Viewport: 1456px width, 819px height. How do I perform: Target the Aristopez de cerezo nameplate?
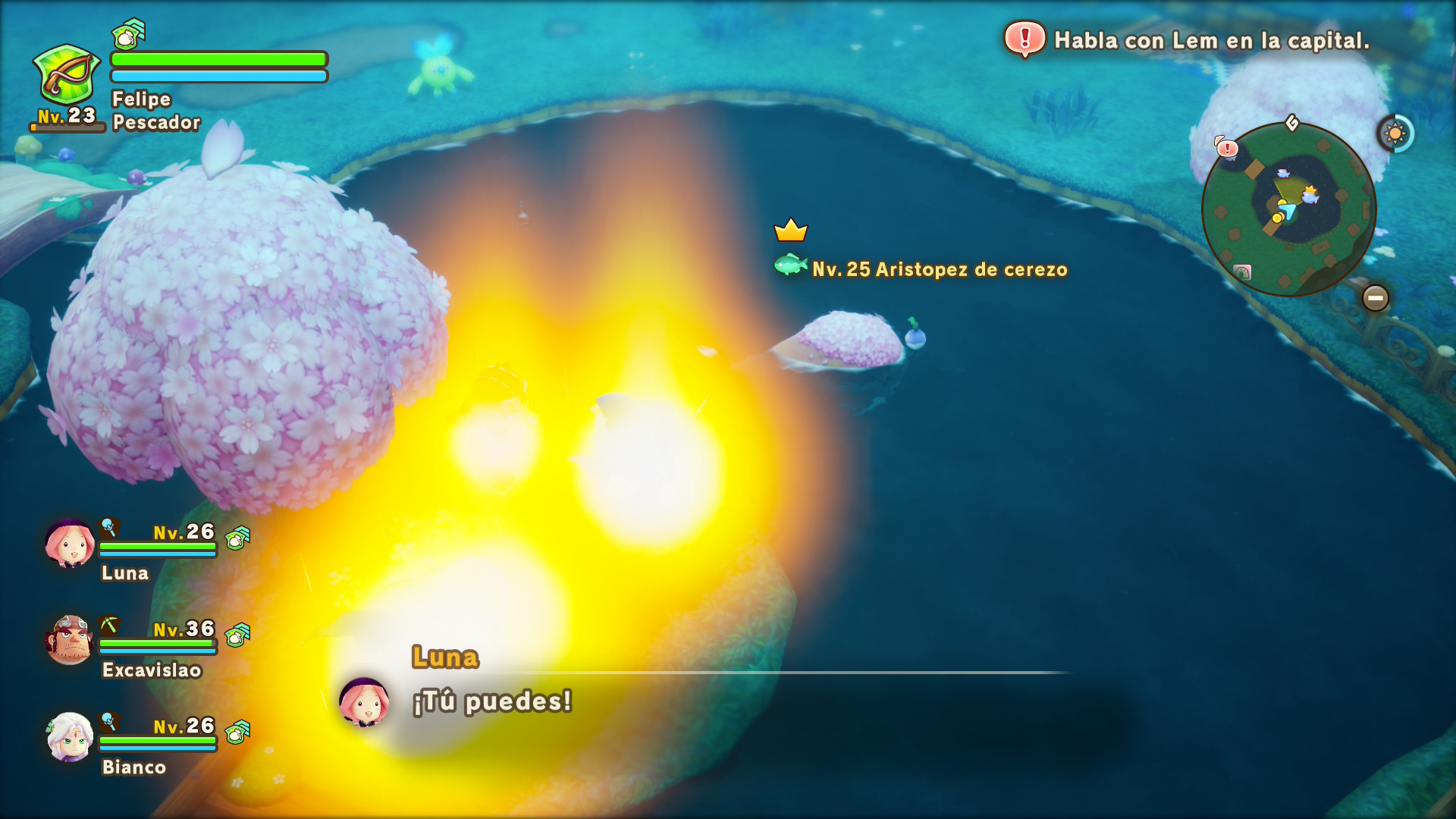(x=939, y=269)
